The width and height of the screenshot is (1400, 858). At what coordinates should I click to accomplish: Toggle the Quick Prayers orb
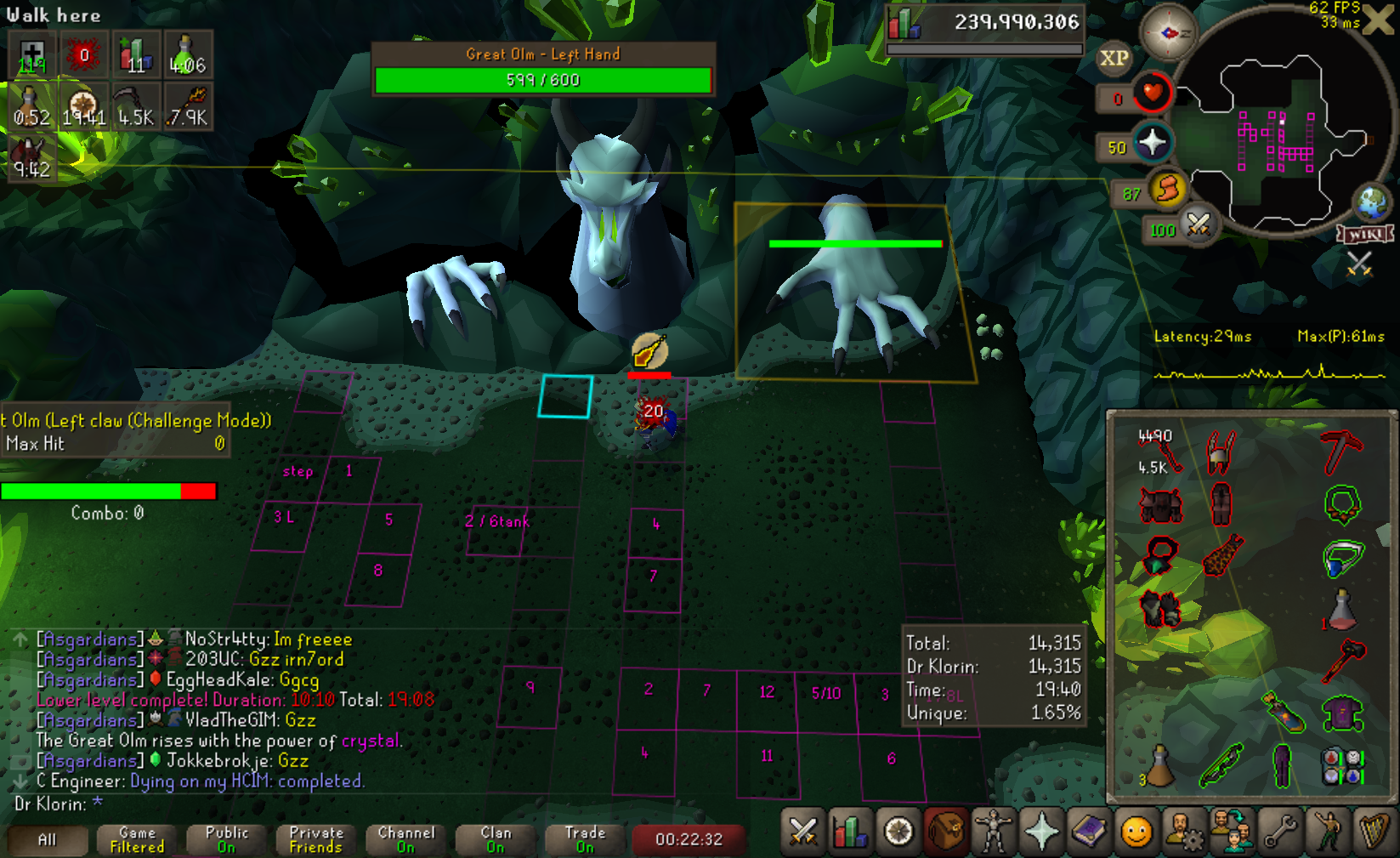1153,143
